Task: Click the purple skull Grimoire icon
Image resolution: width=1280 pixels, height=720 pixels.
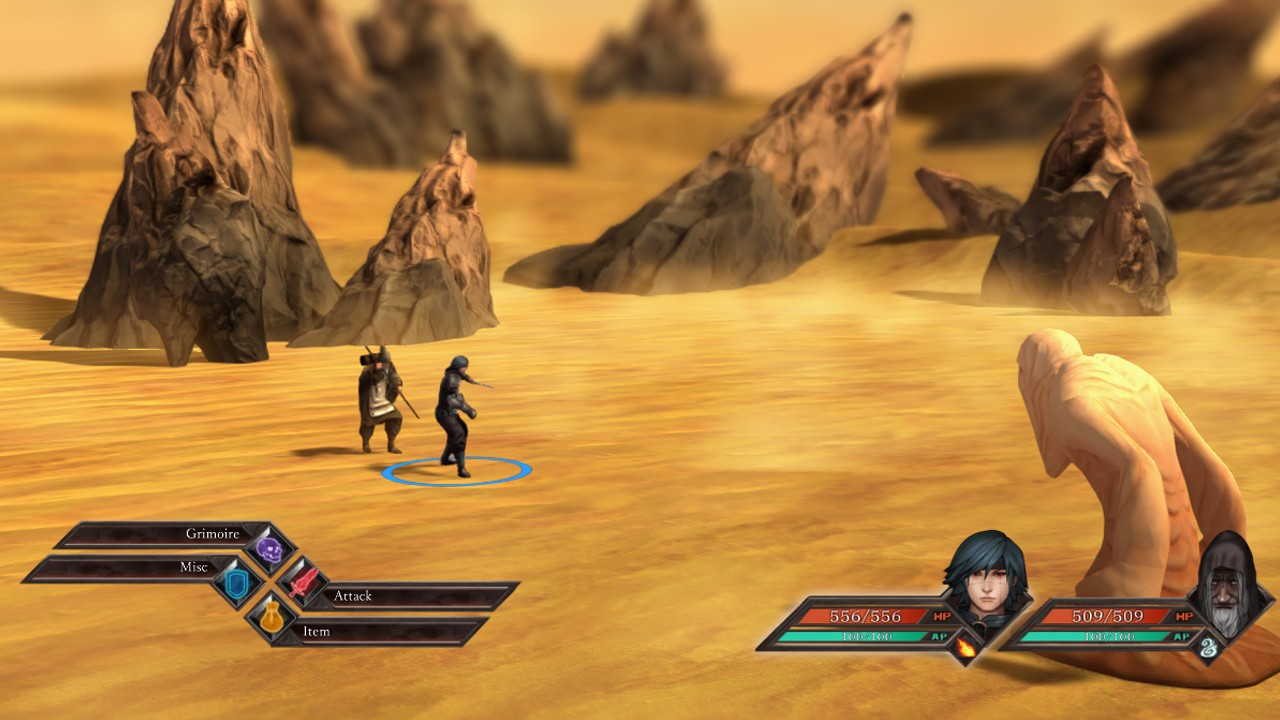Action: coord(269,549)
